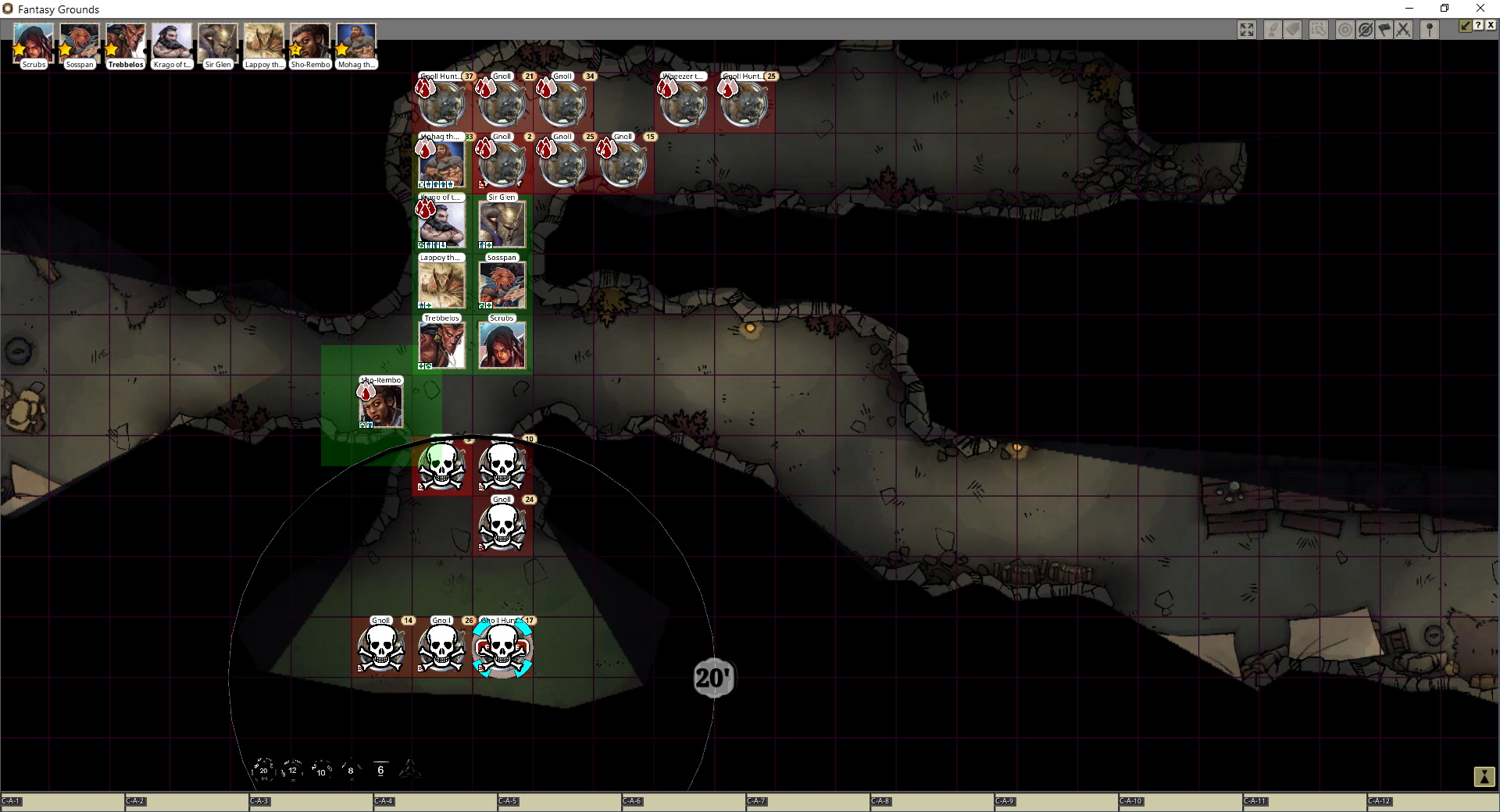Click the diagonal arrow minimize-map button

coord(1466,25)
